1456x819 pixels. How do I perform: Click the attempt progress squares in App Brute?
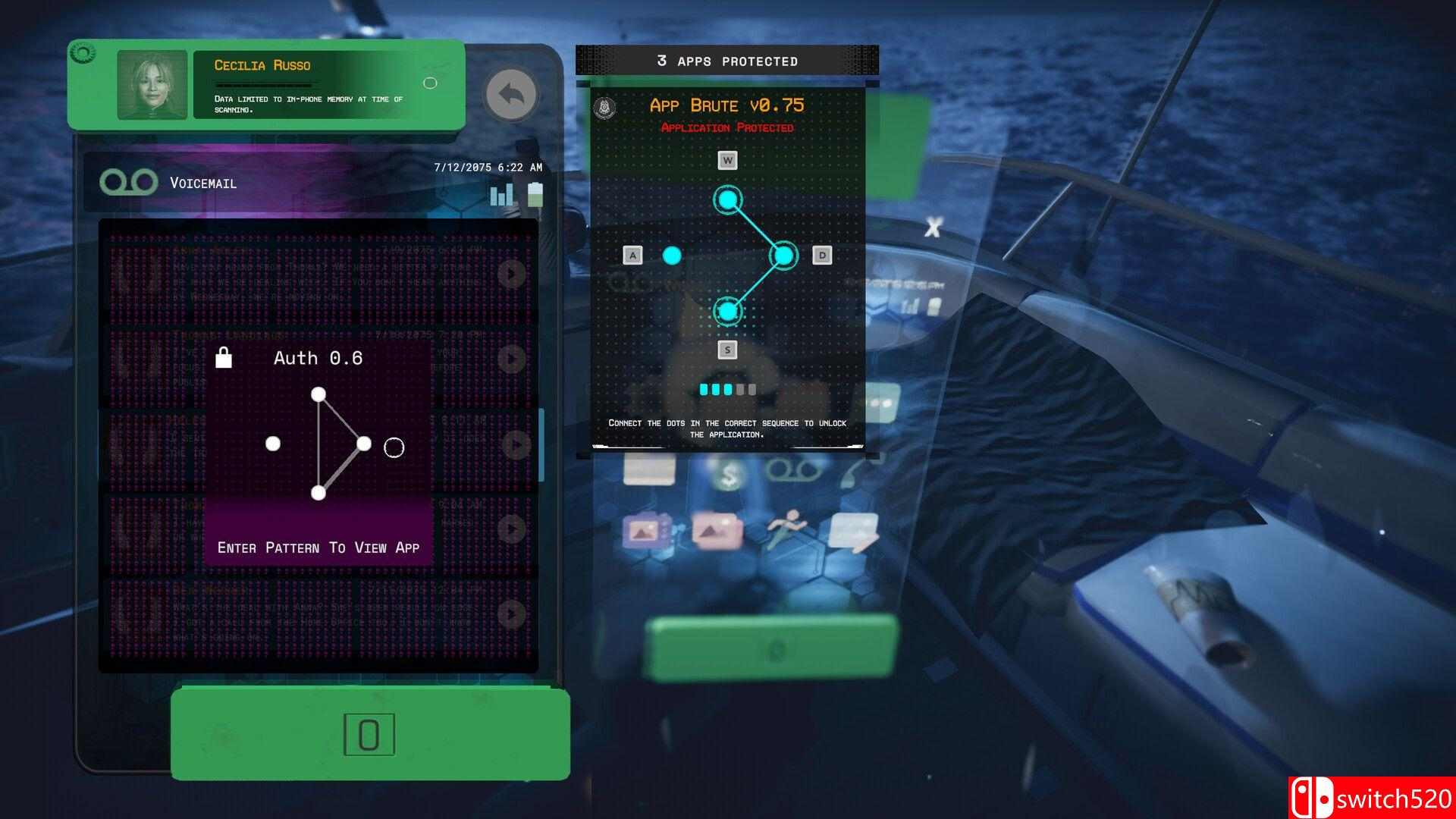tap(726, 389)
